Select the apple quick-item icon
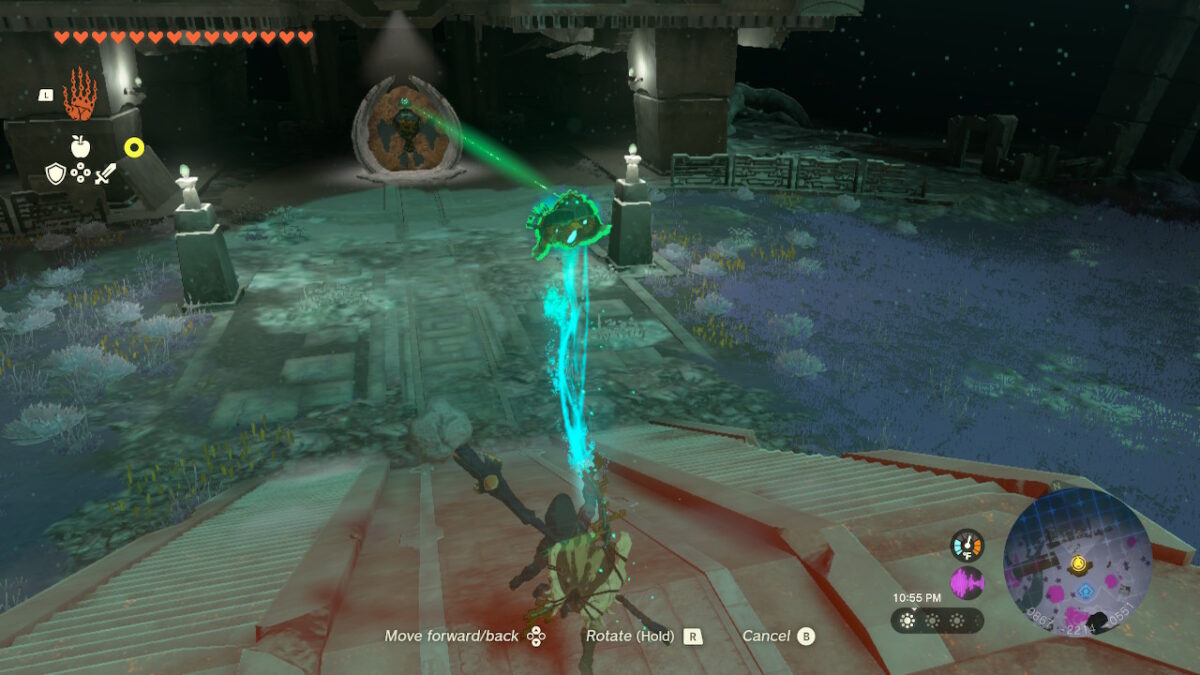 80,146
